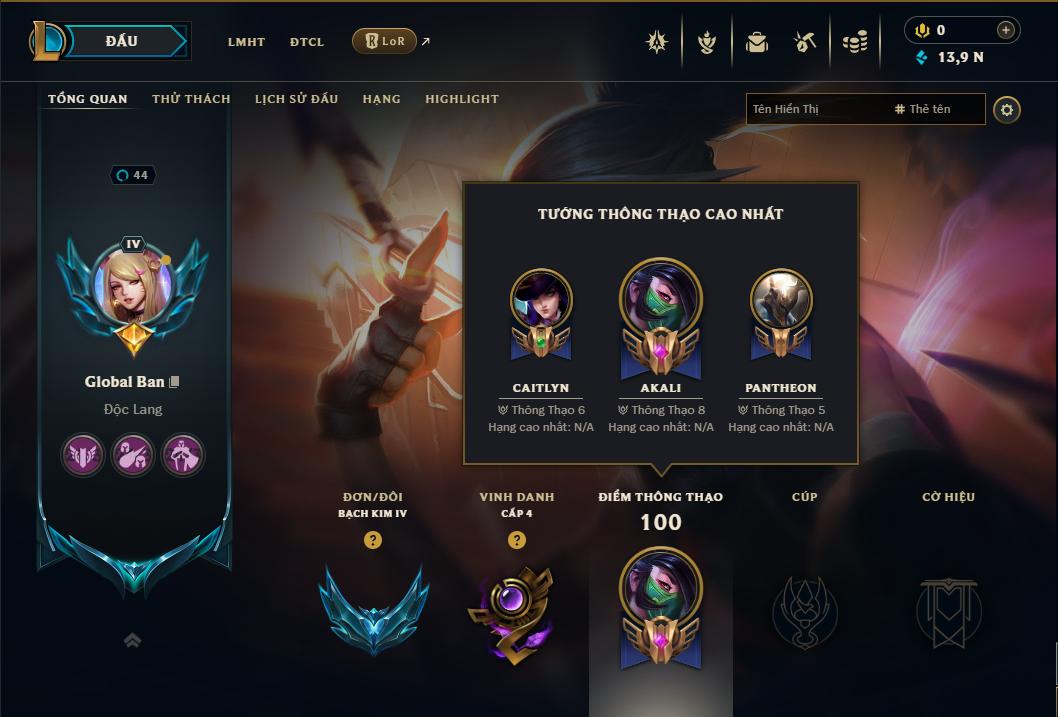Switch to ĐTCL game mode
The image size is (1058, 717).
[x=307, y=42]
